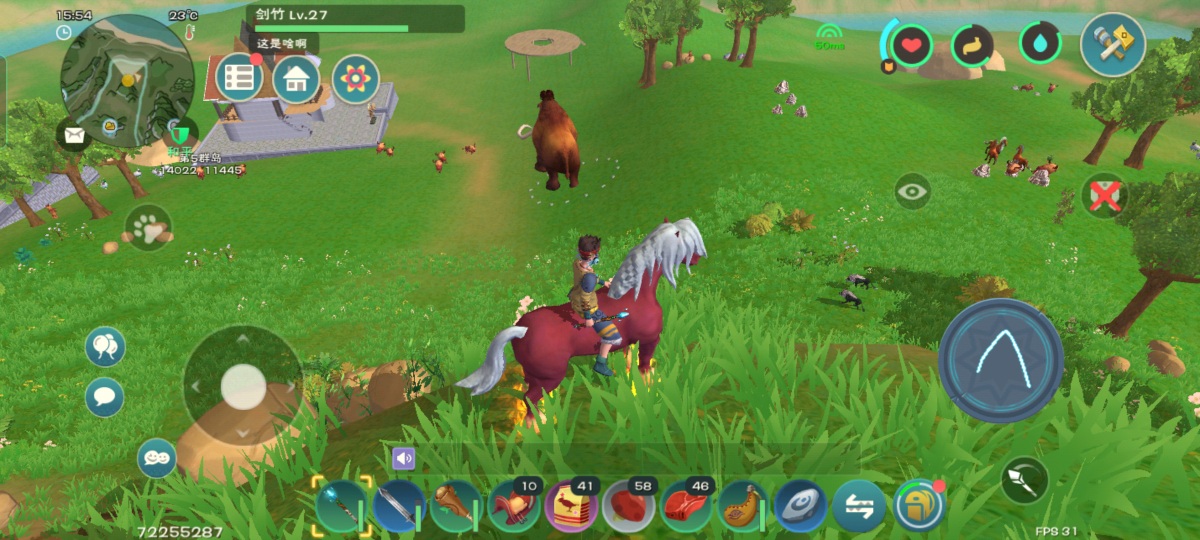Tap the spear attack button
The width and height of the screenshot is (1200, 540).
[1025, 480]
